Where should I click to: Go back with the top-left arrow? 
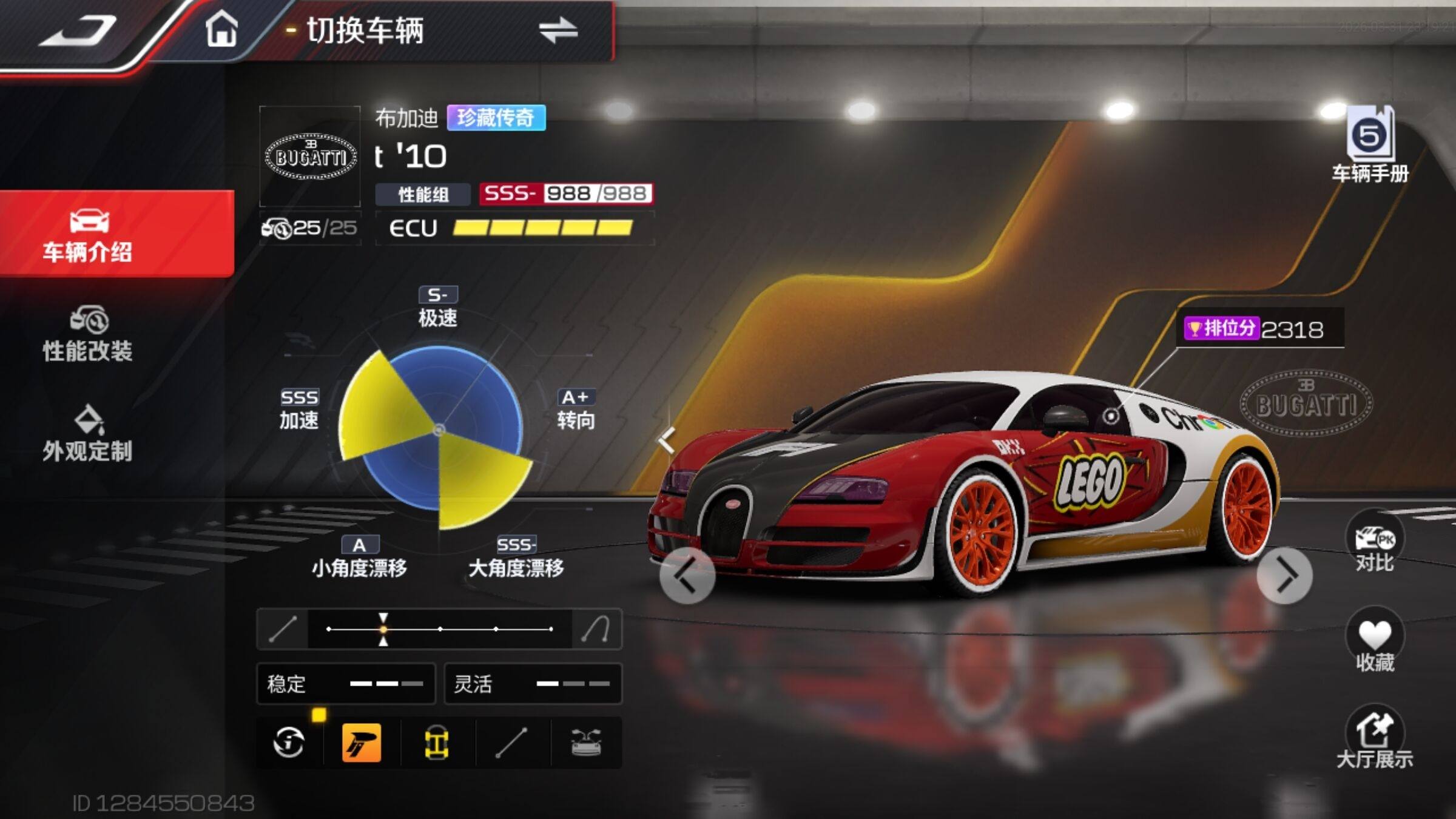(78, 30)
